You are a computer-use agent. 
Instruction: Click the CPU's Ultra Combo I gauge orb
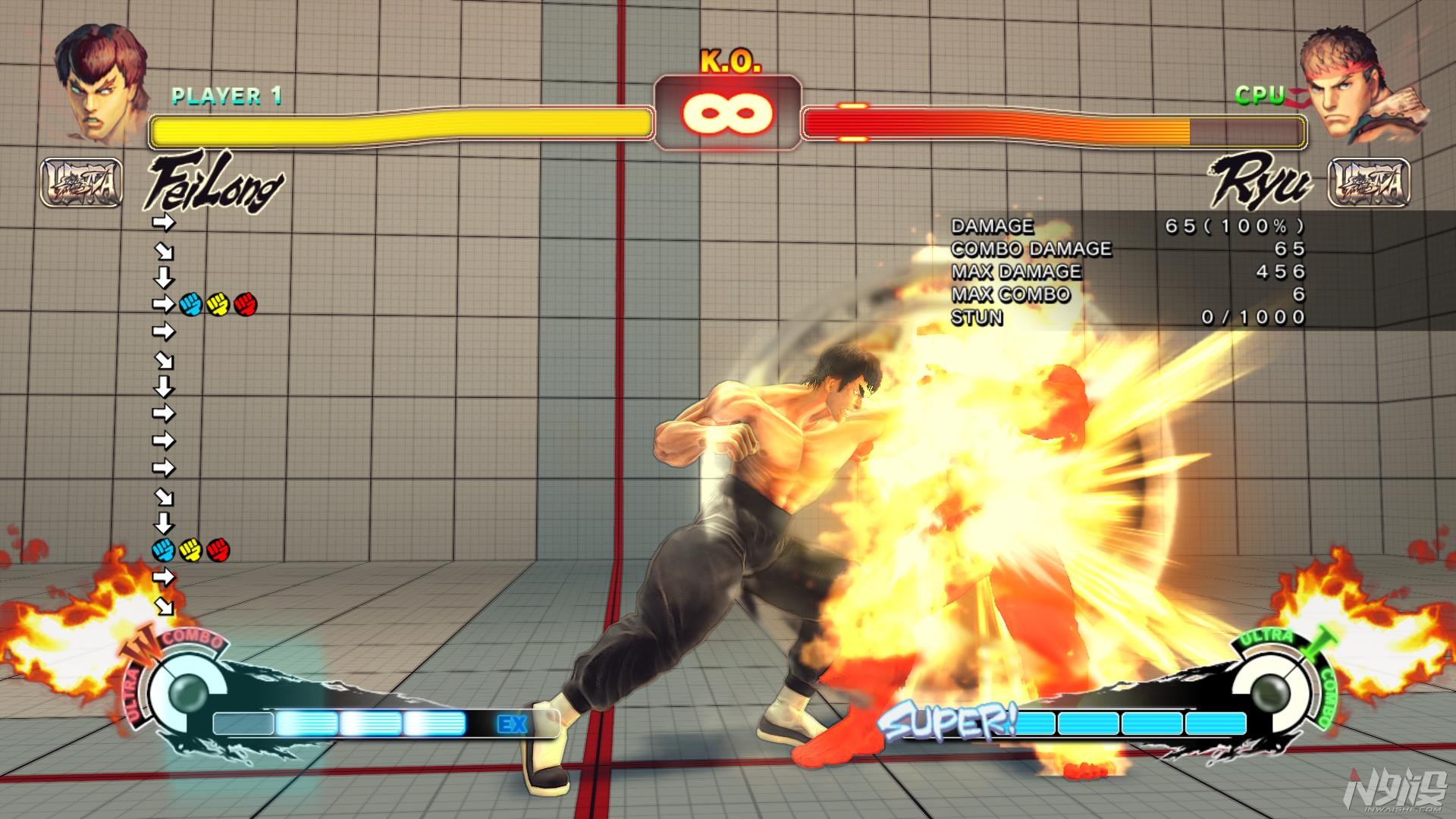1269,692
